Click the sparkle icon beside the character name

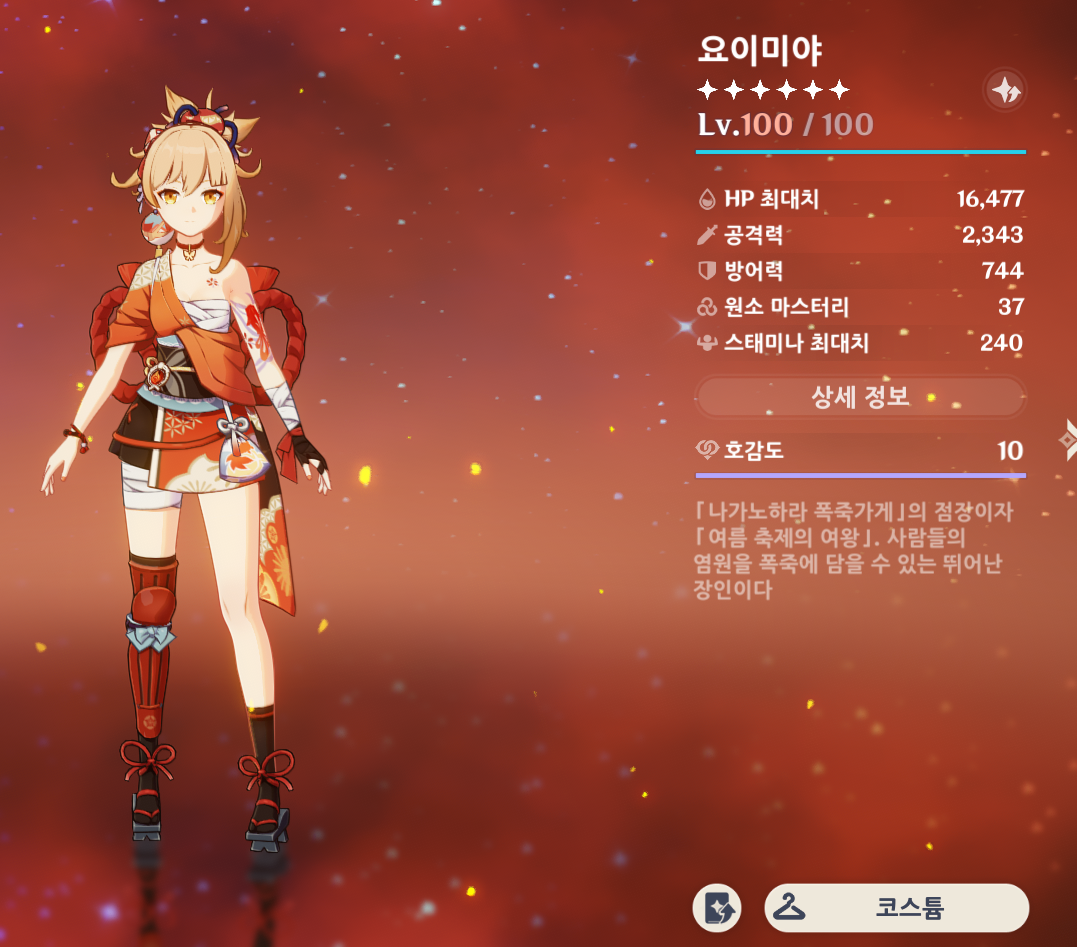point(1003,91)
